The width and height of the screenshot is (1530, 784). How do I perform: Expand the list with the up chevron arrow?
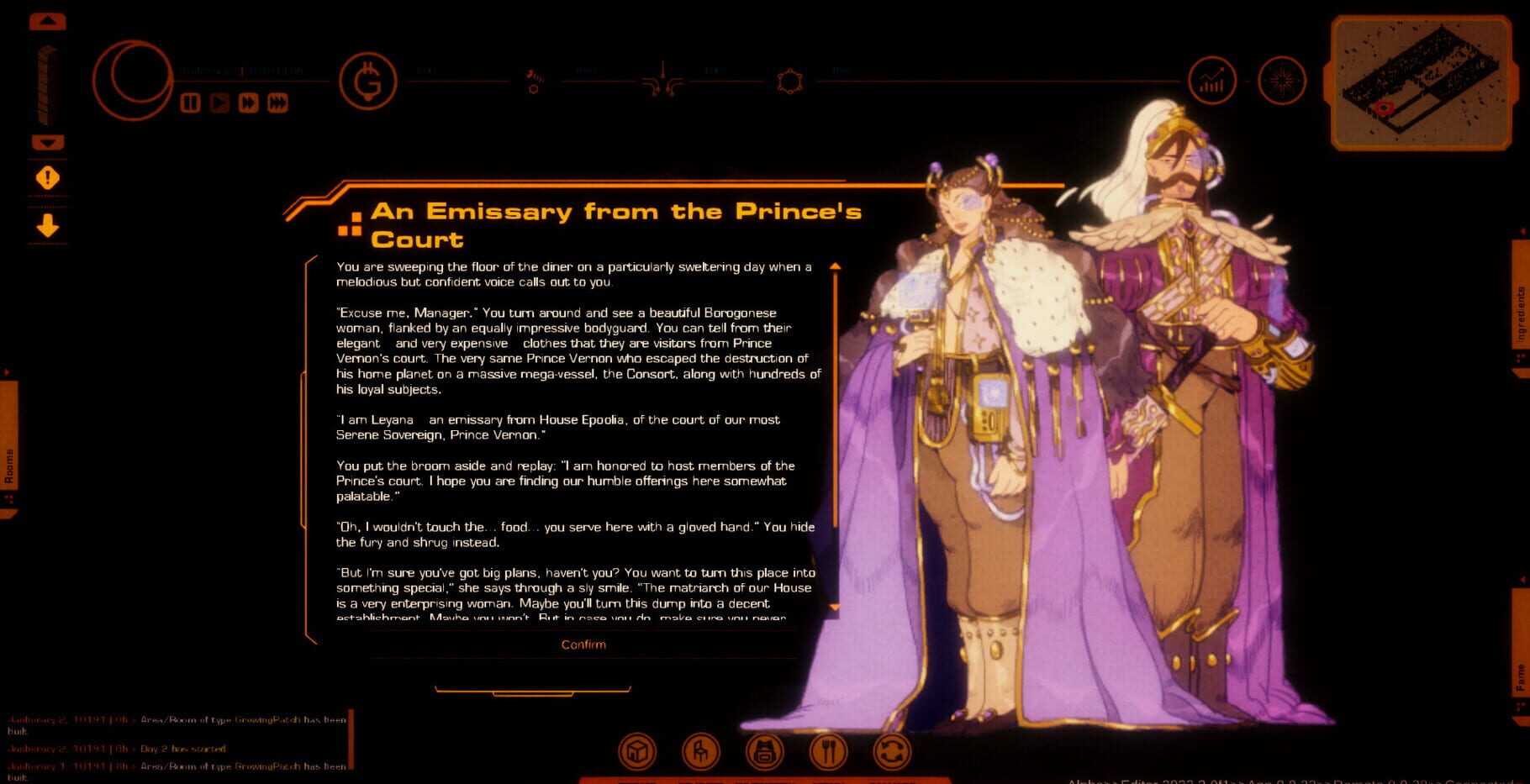(x=46, y=23)
